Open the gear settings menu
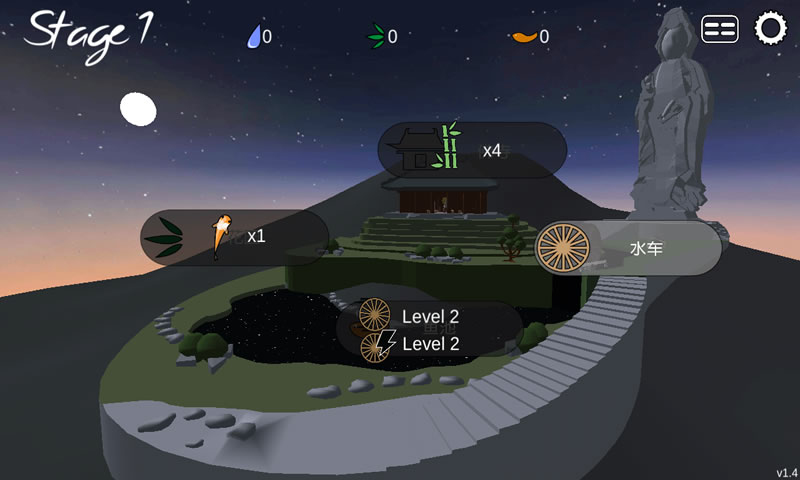Screen dimensions: 800x480 coord(770,28)
